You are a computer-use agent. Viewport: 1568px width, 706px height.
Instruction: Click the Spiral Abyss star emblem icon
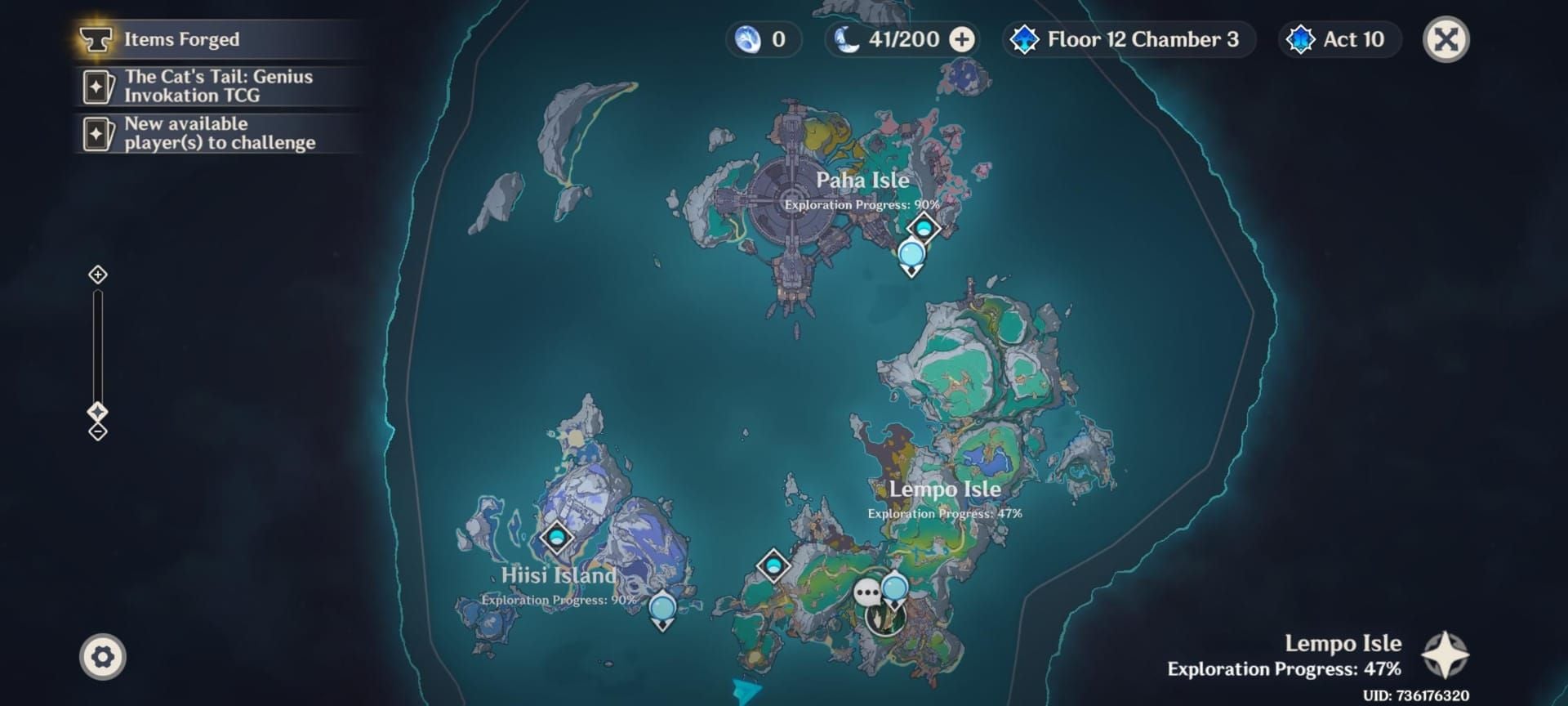pos(1023,38)
